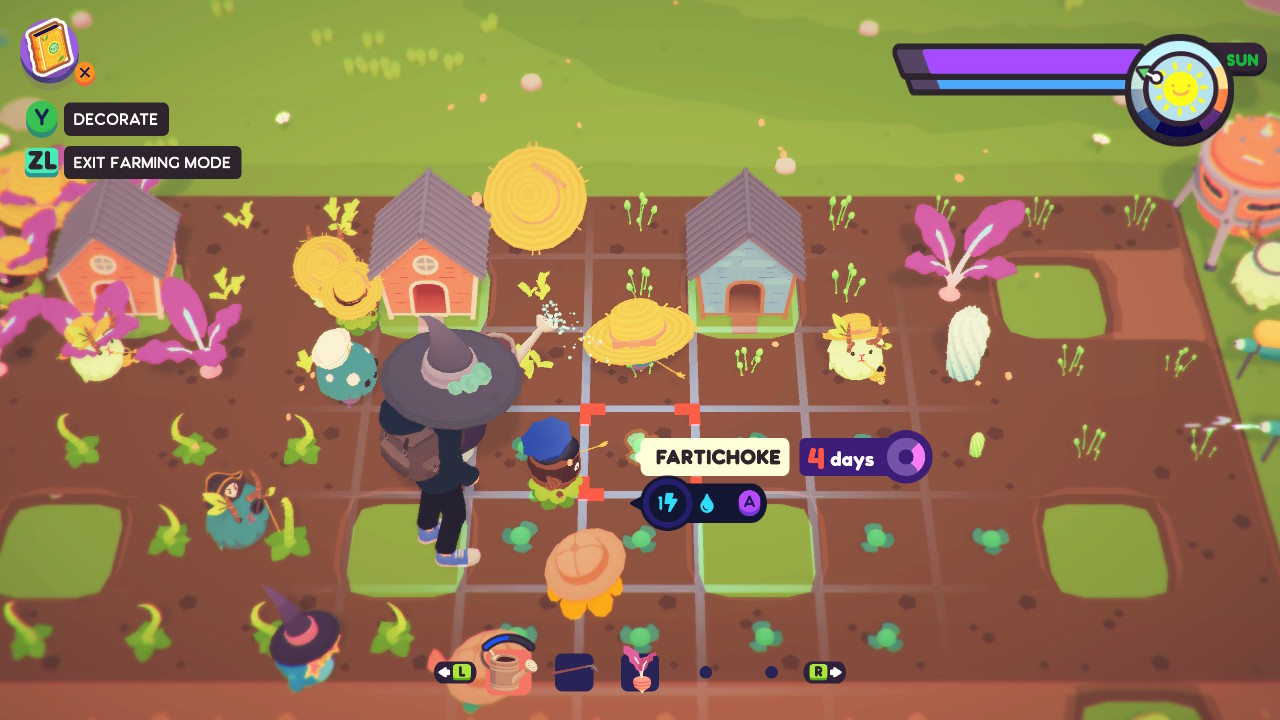The width and height of the screenshot is (1280, 720).
Task: Select an empty hotbar slot dot
Action: point(706,673)
